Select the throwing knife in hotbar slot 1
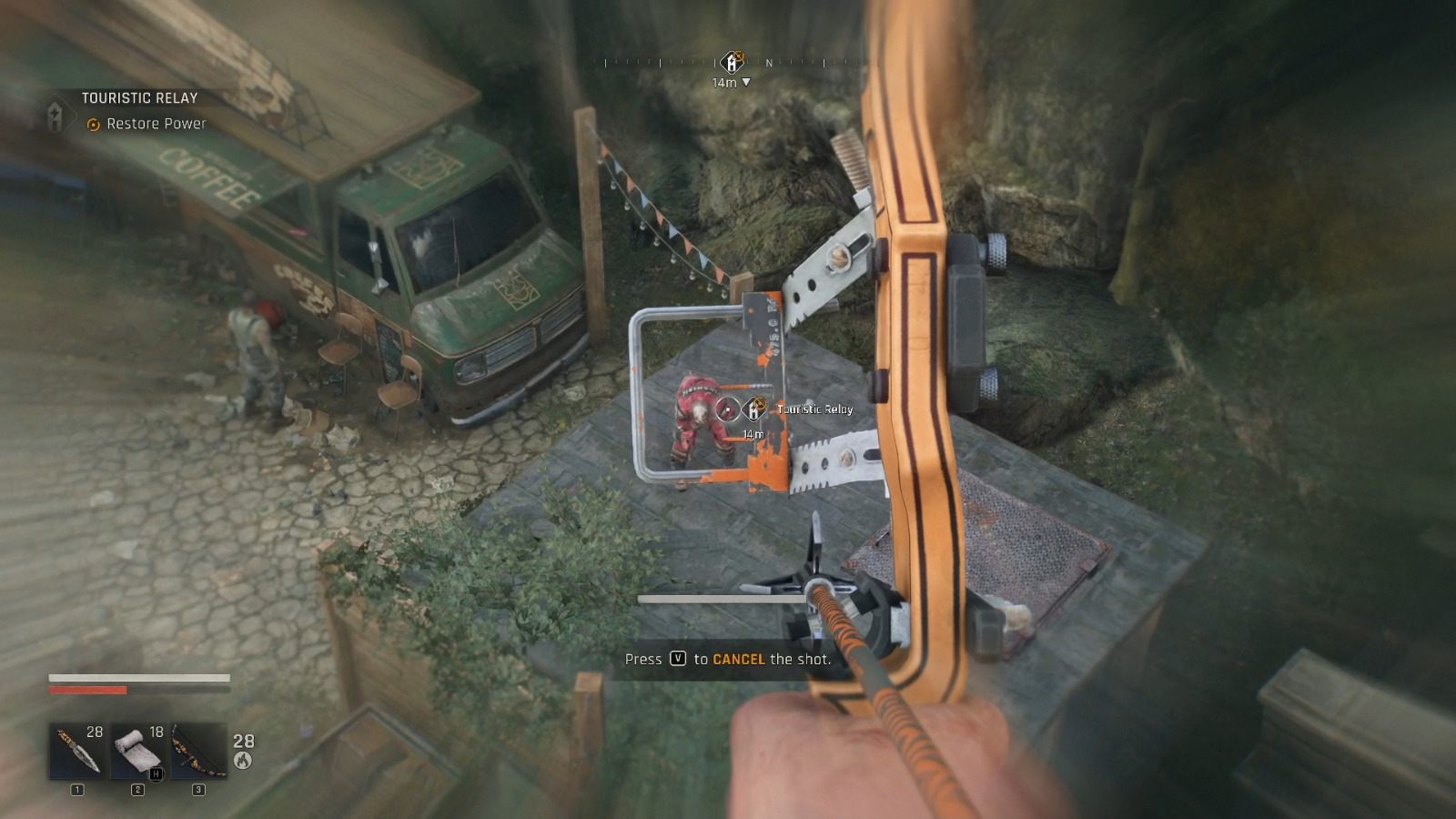This screenshot has width=1456, height=819. click(77, 748)
